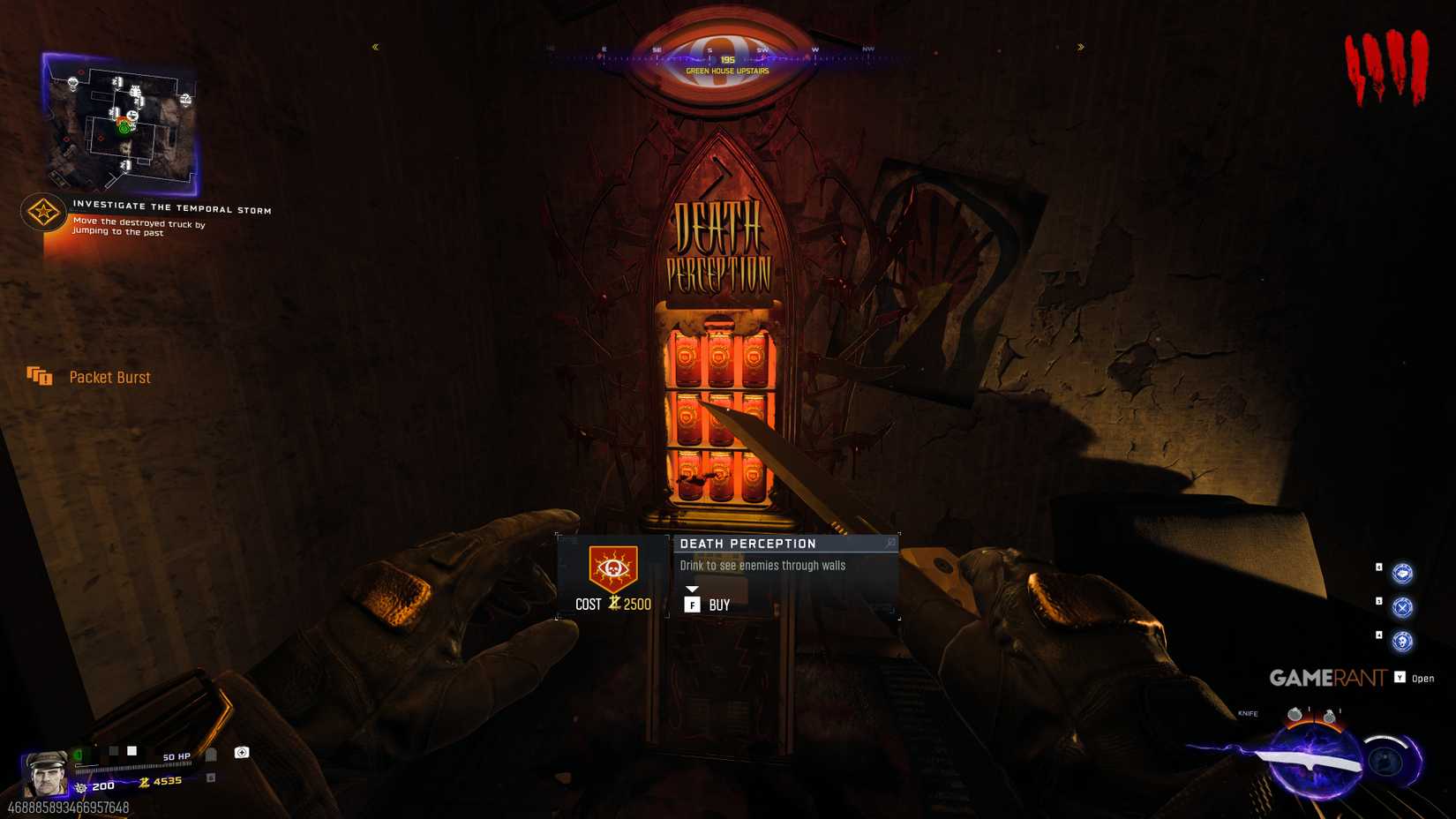Click the player character portrait thumbnail

pos(46,772)
